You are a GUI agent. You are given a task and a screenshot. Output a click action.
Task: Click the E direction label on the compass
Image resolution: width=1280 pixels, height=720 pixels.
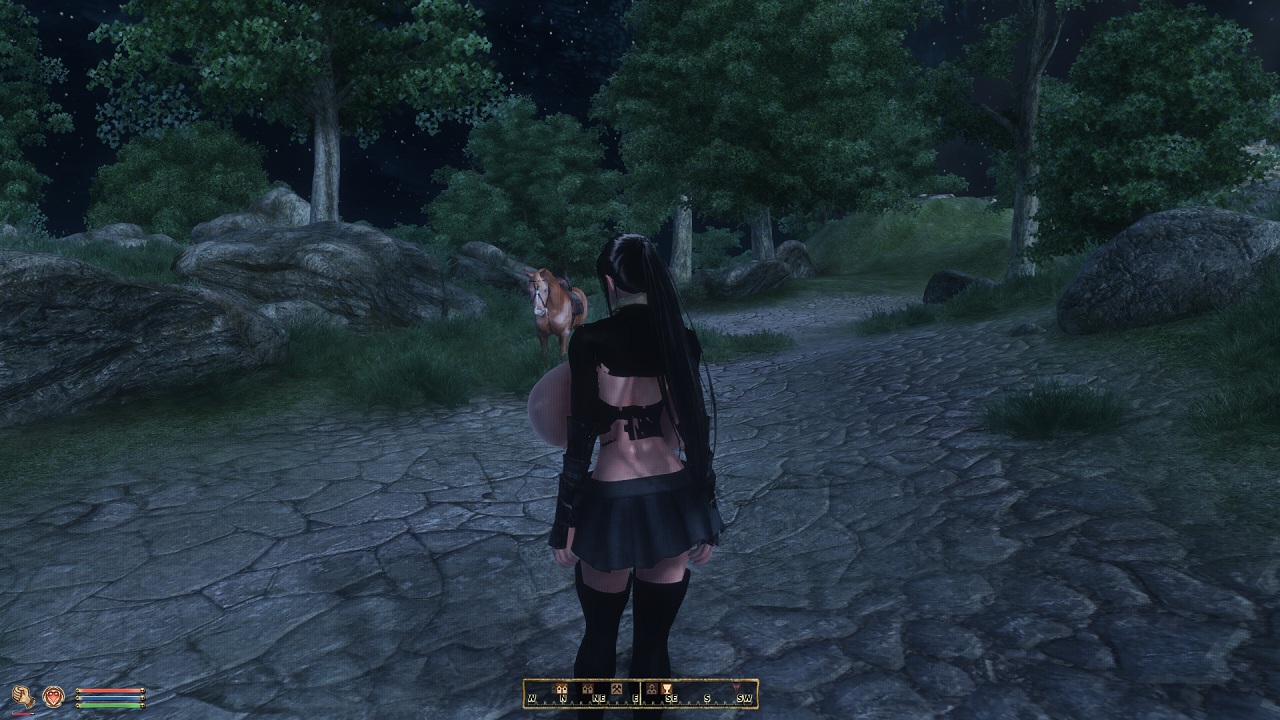[x=636, y=698]
